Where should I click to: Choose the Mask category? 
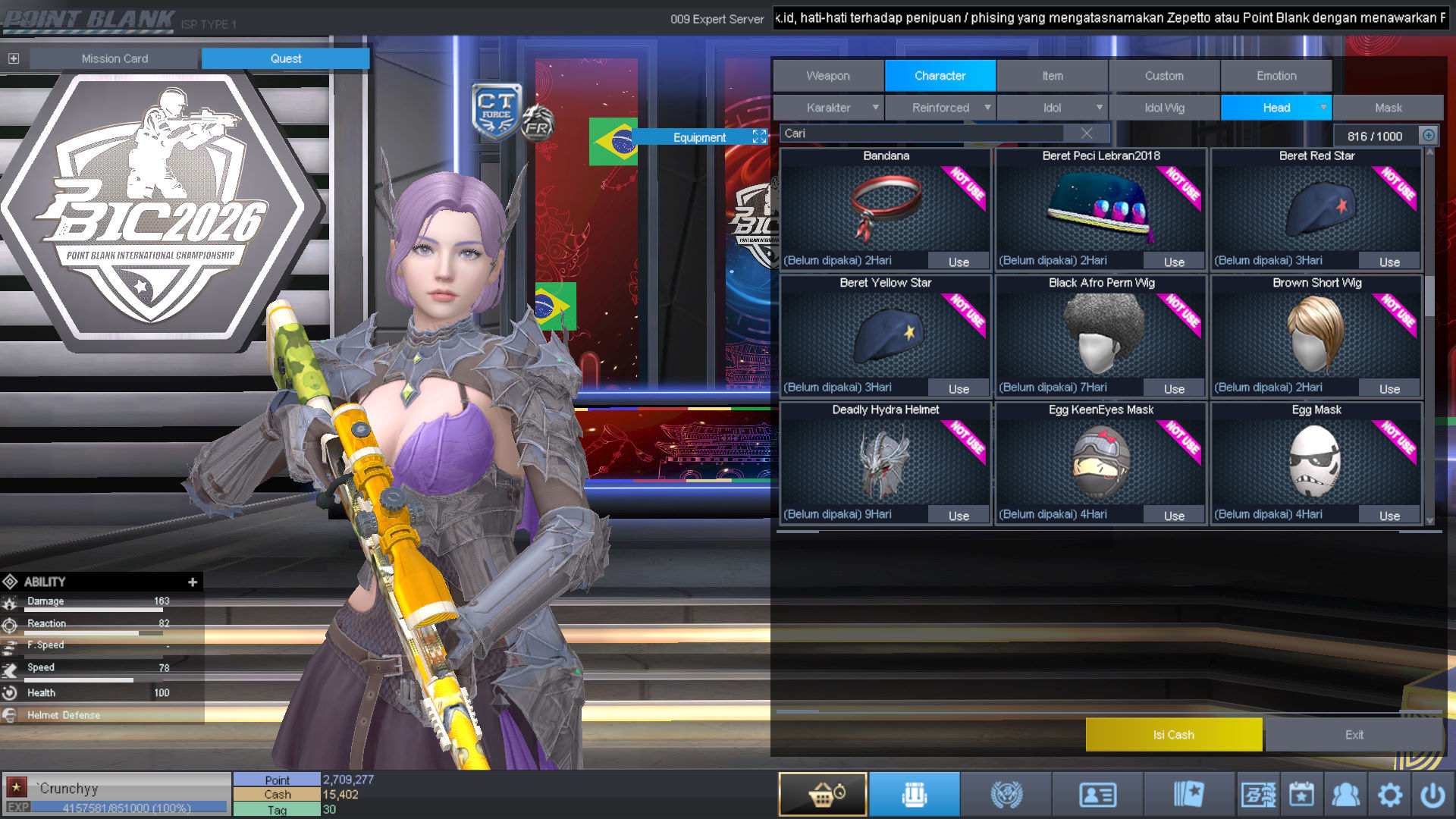[x=1388, y=108]
